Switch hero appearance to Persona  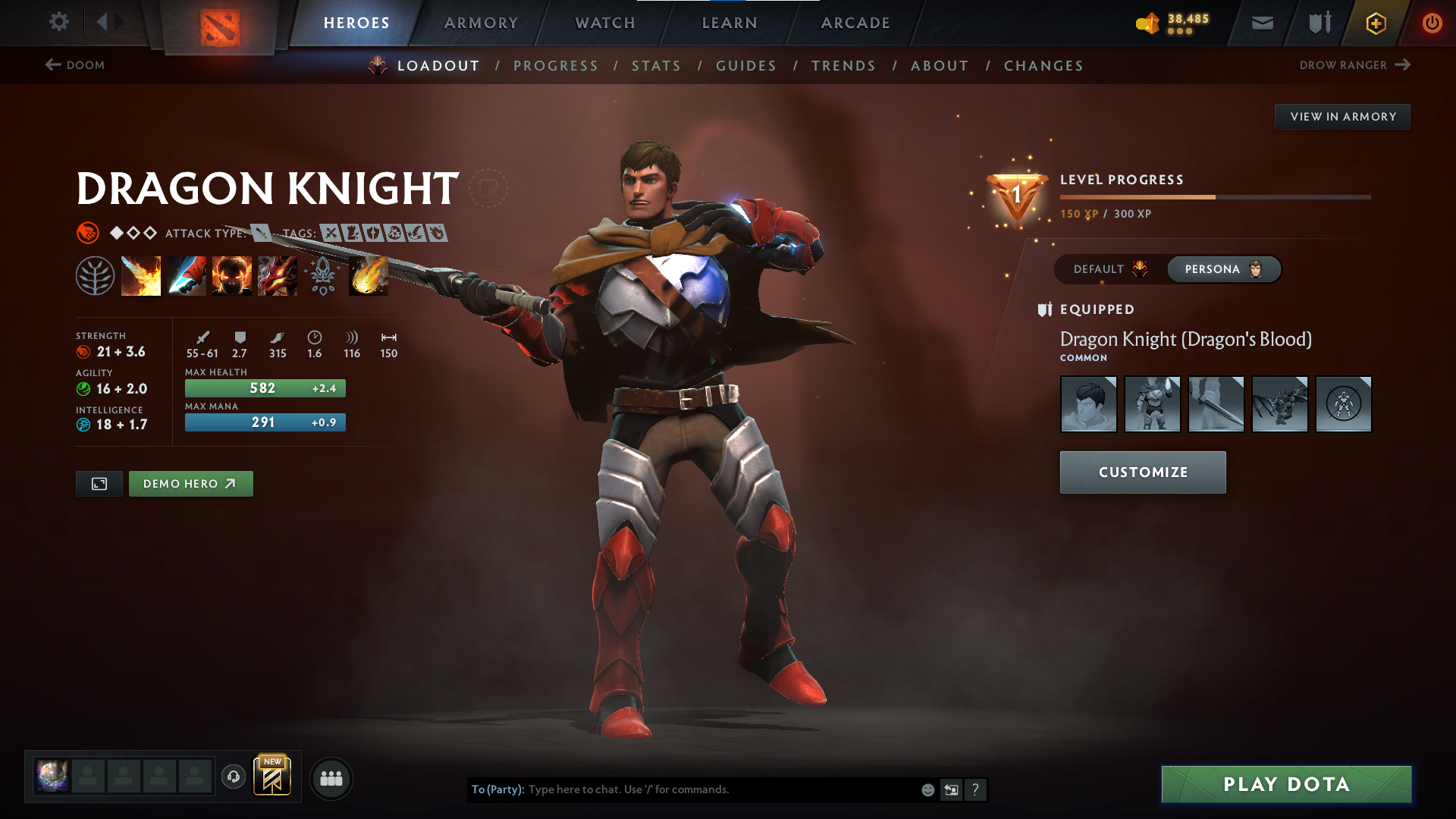click(1223, 269)
